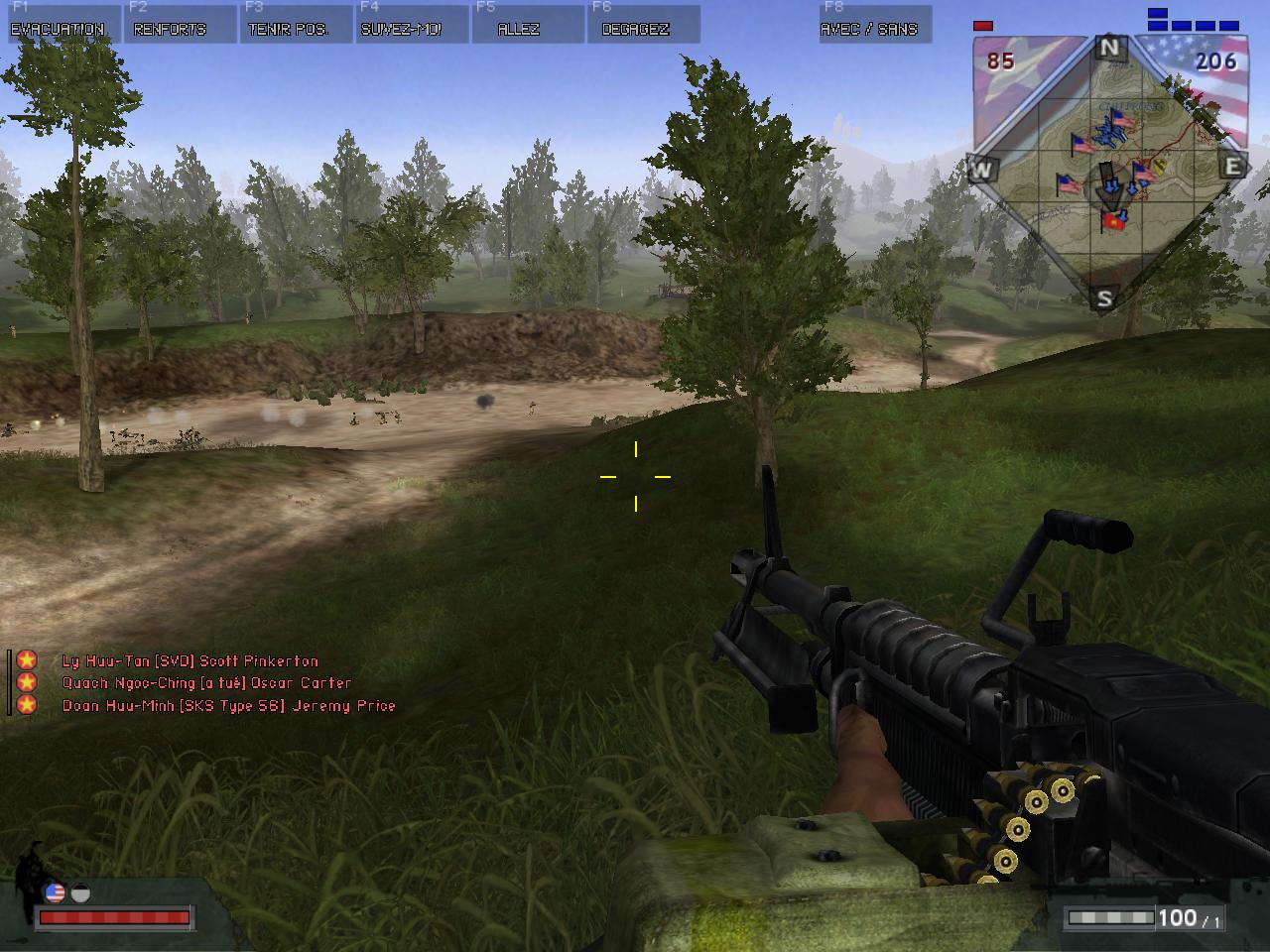
Task: Trigger the ALLEZ radio command
Action: point(519,26)
